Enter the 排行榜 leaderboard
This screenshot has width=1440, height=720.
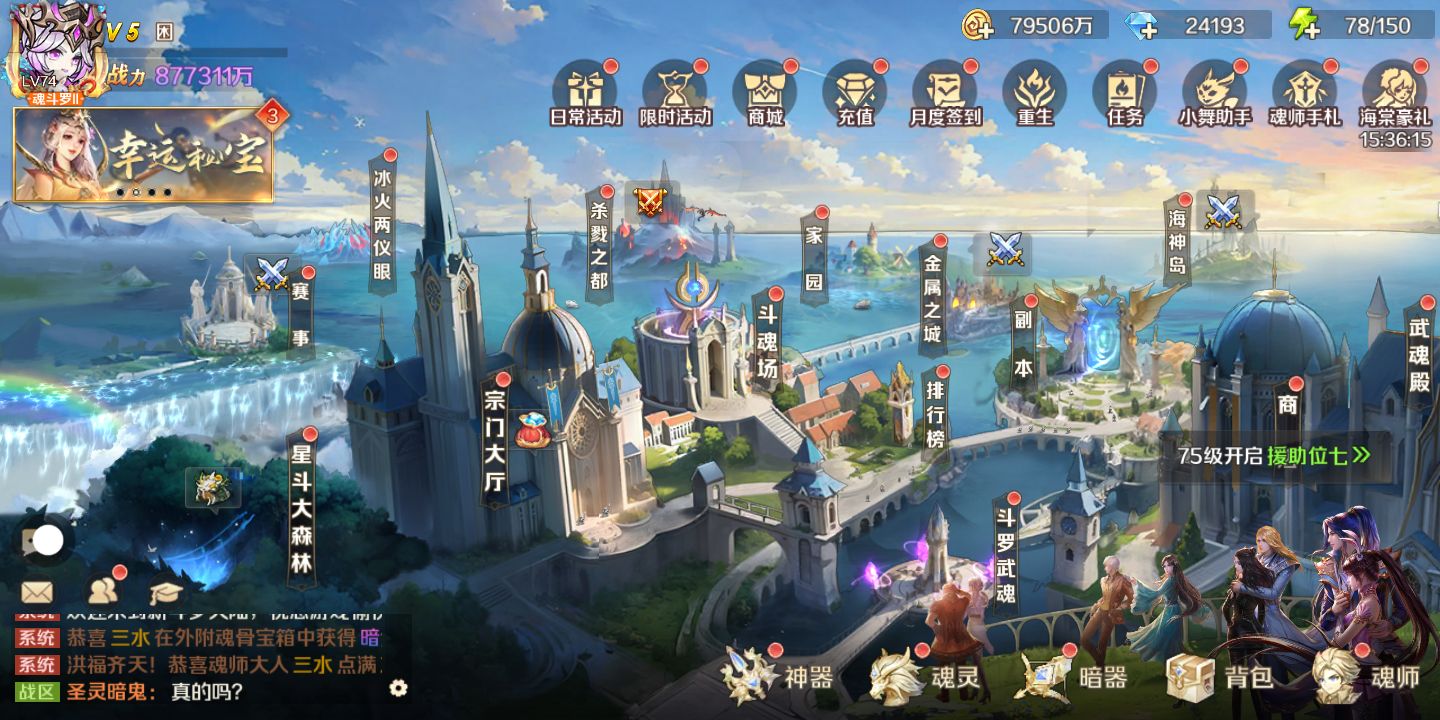(x=935, y=413)
